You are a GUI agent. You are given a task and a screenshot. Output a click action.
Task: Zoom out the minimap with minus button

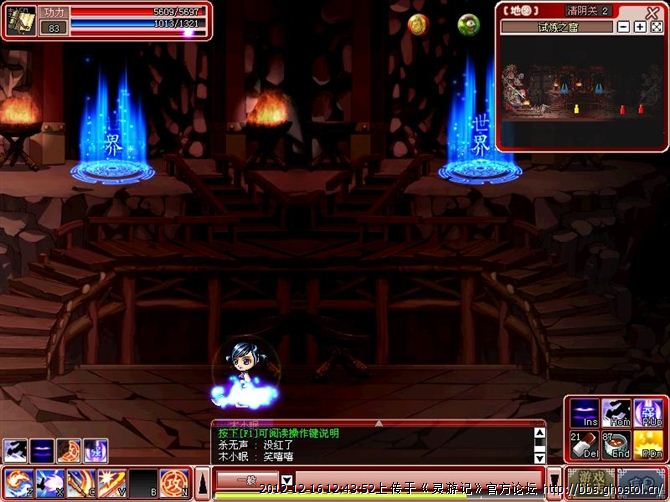[x=625, y=27]
